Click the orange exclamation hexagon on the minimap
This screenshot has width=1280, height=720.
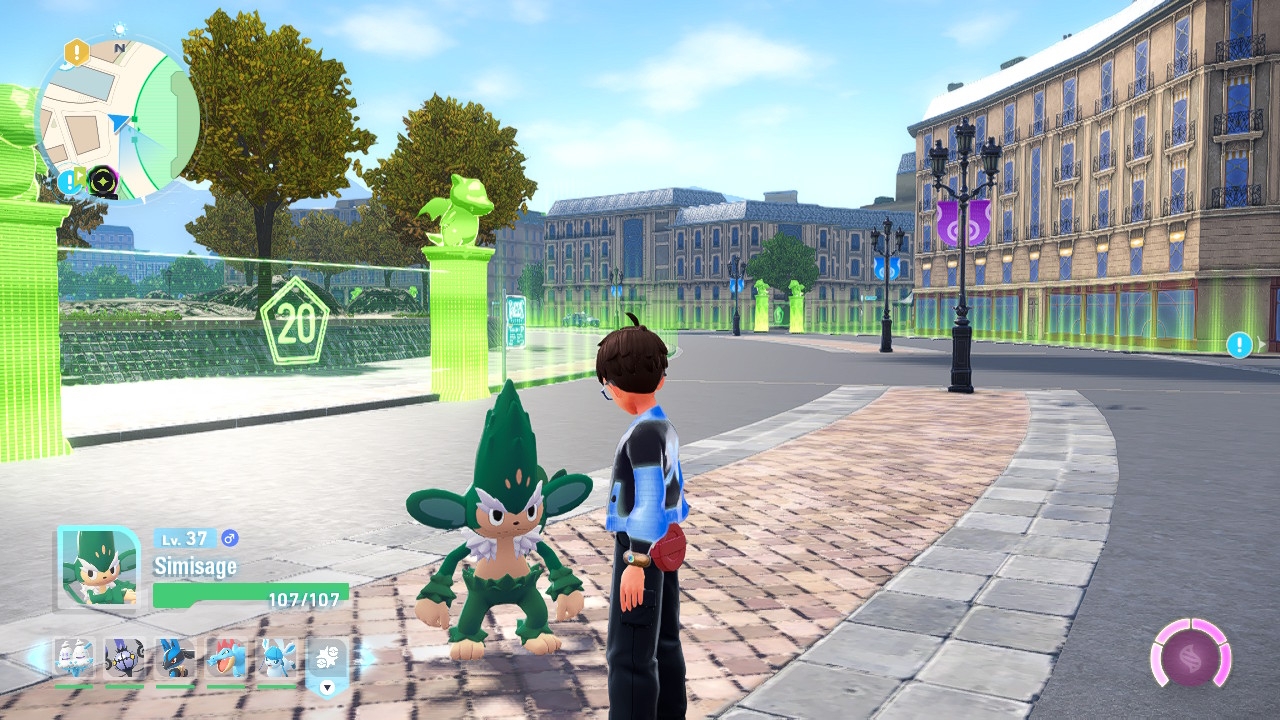coord(76,52)
